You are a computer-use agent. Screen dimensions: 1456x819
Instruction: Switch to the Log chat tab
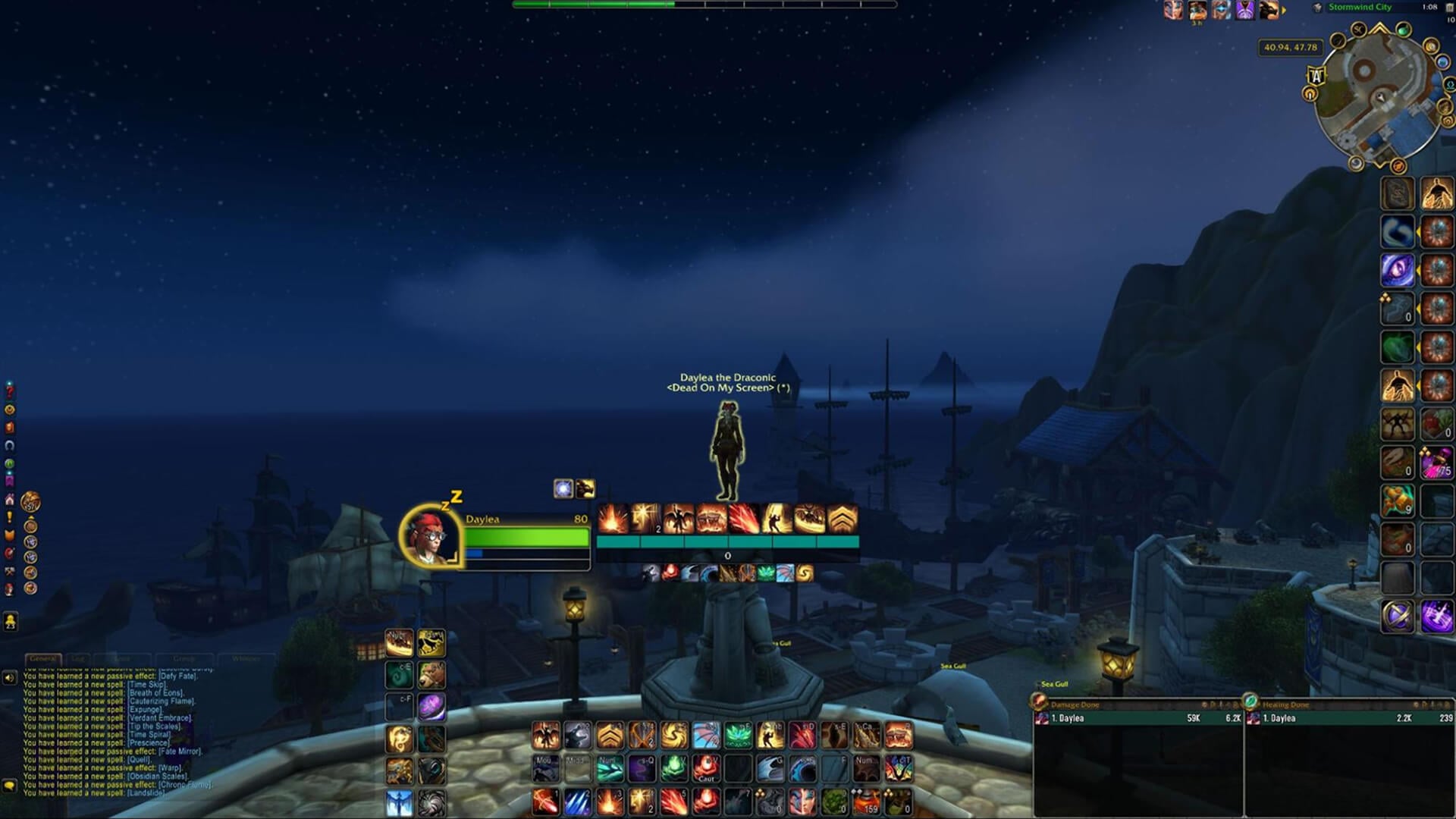click(x=79, y=659)
